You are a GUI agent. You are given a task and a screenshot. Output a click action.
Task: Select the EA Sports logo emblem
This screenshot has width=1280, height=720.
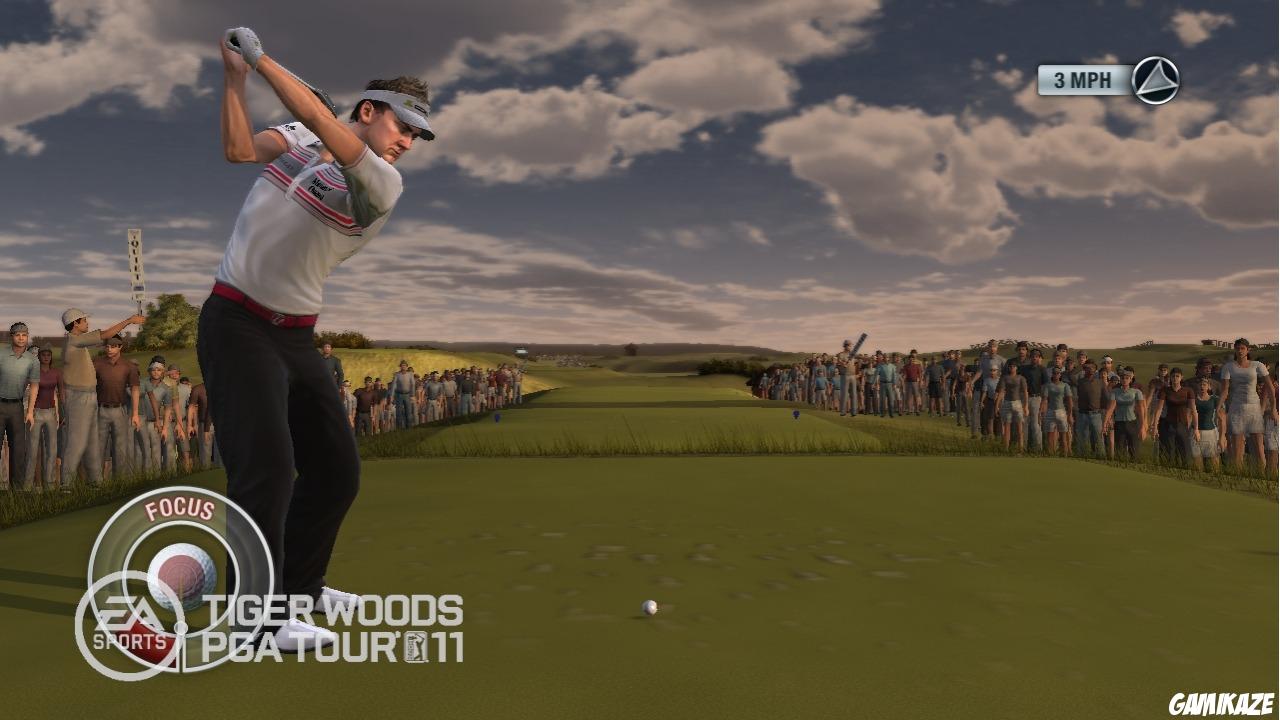click(x=127, y=614)
